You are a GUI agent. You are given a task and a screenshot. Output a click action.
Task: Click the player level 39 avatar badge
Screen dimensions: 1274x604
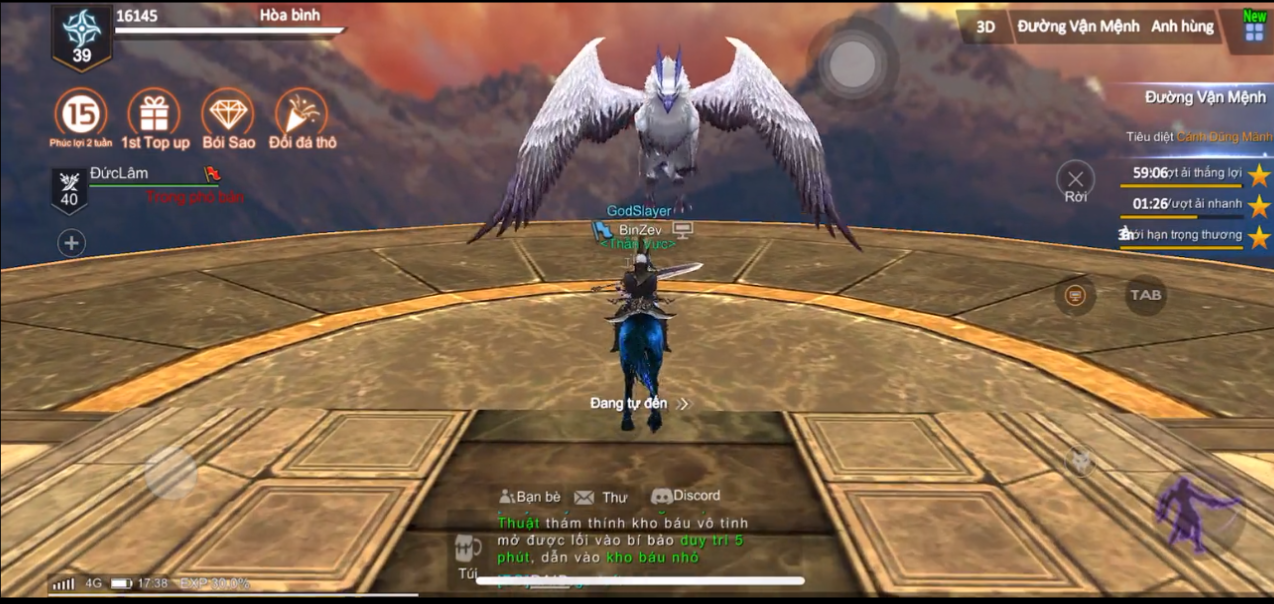pyautogui.click(x=81, y=38)
